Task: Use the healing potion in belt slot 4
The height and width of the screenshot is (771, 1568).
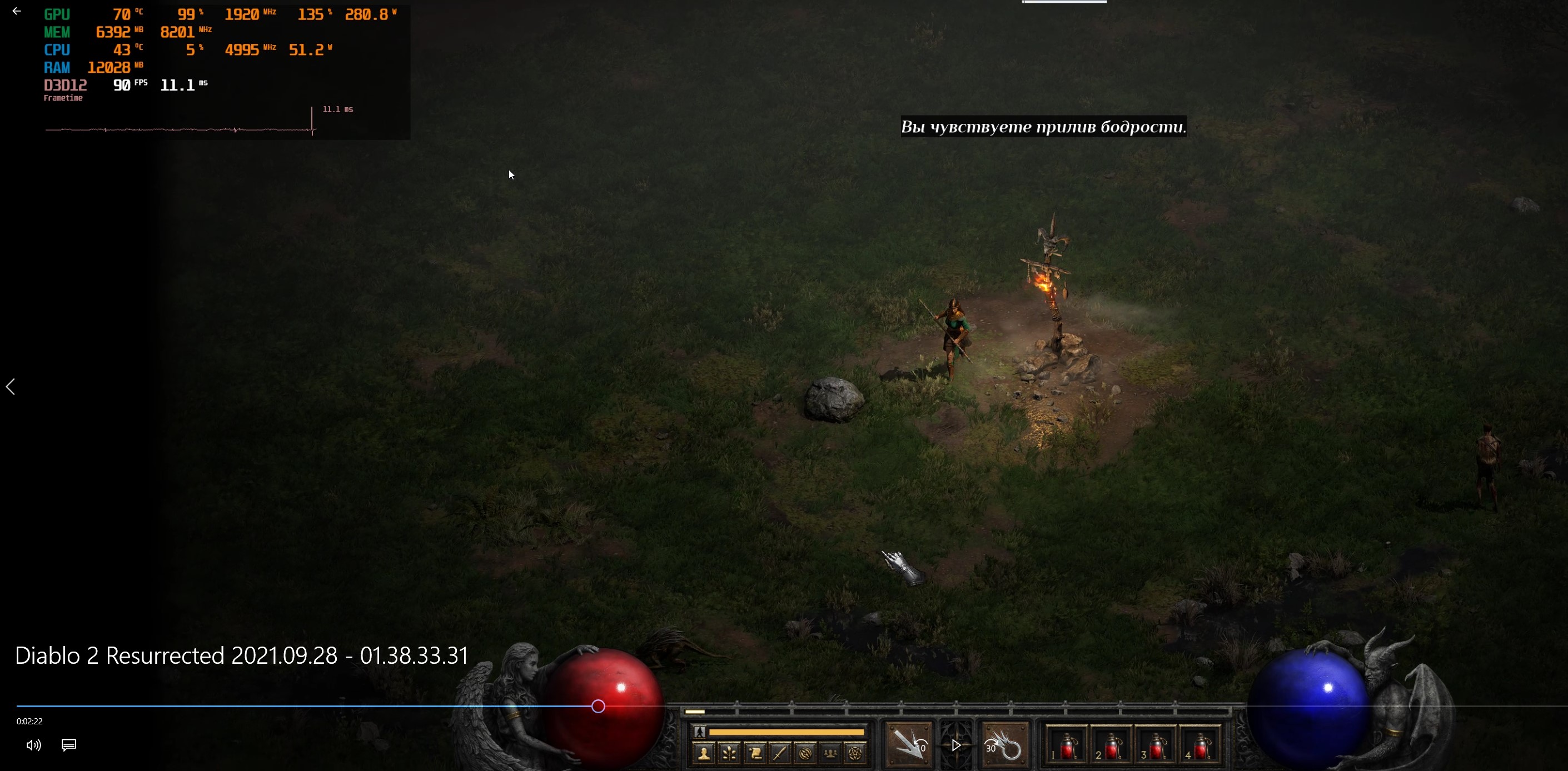Action: point(1201,745)
